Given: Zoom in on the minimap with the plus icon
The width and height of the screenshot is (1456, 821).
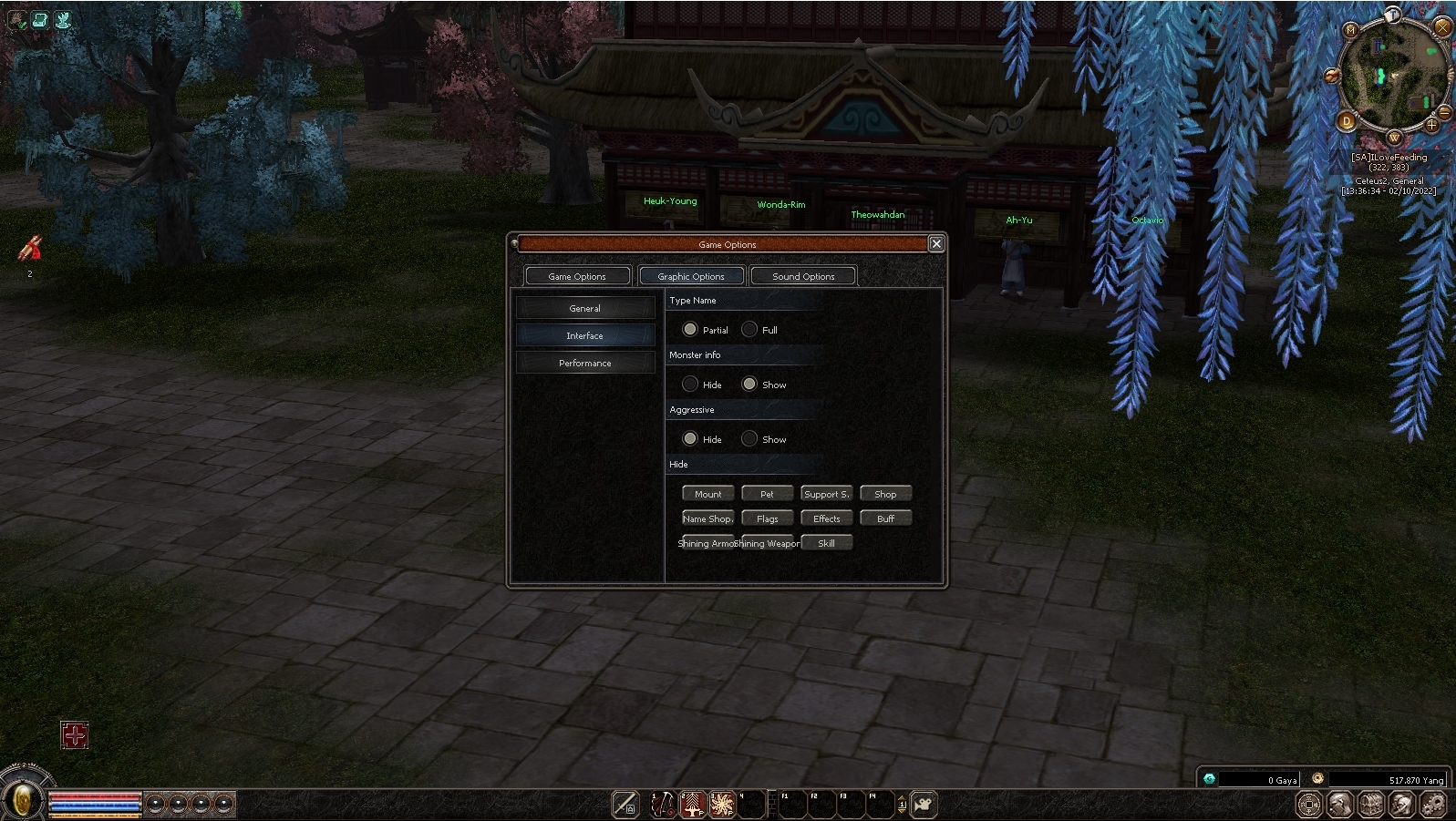Looking at the screenshot, I should click(x=1431, y=125).
